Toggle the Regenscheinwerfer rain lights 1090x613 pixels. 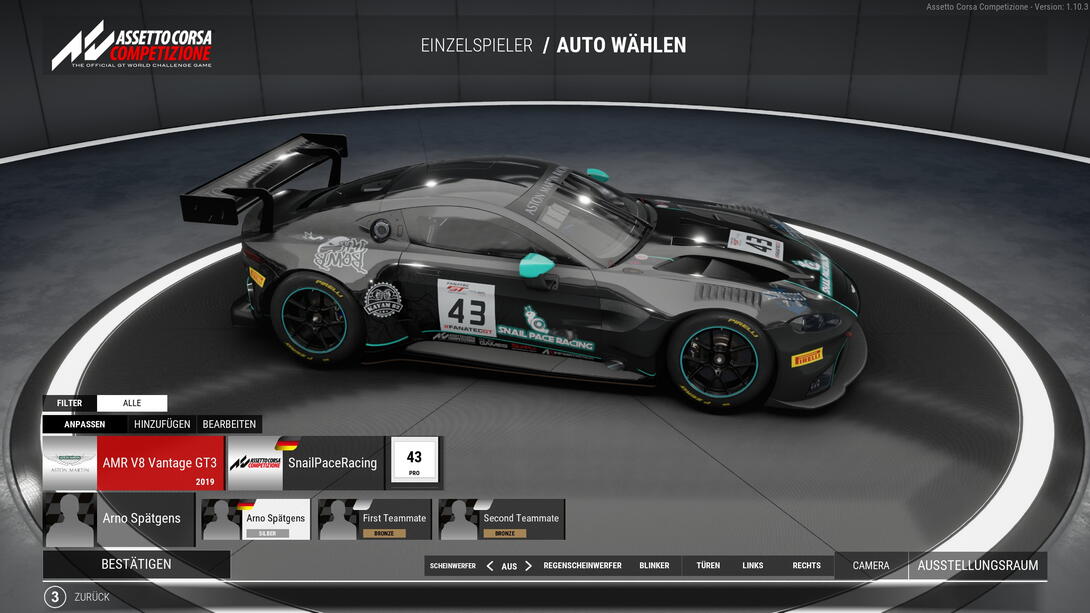pos(582,566)
